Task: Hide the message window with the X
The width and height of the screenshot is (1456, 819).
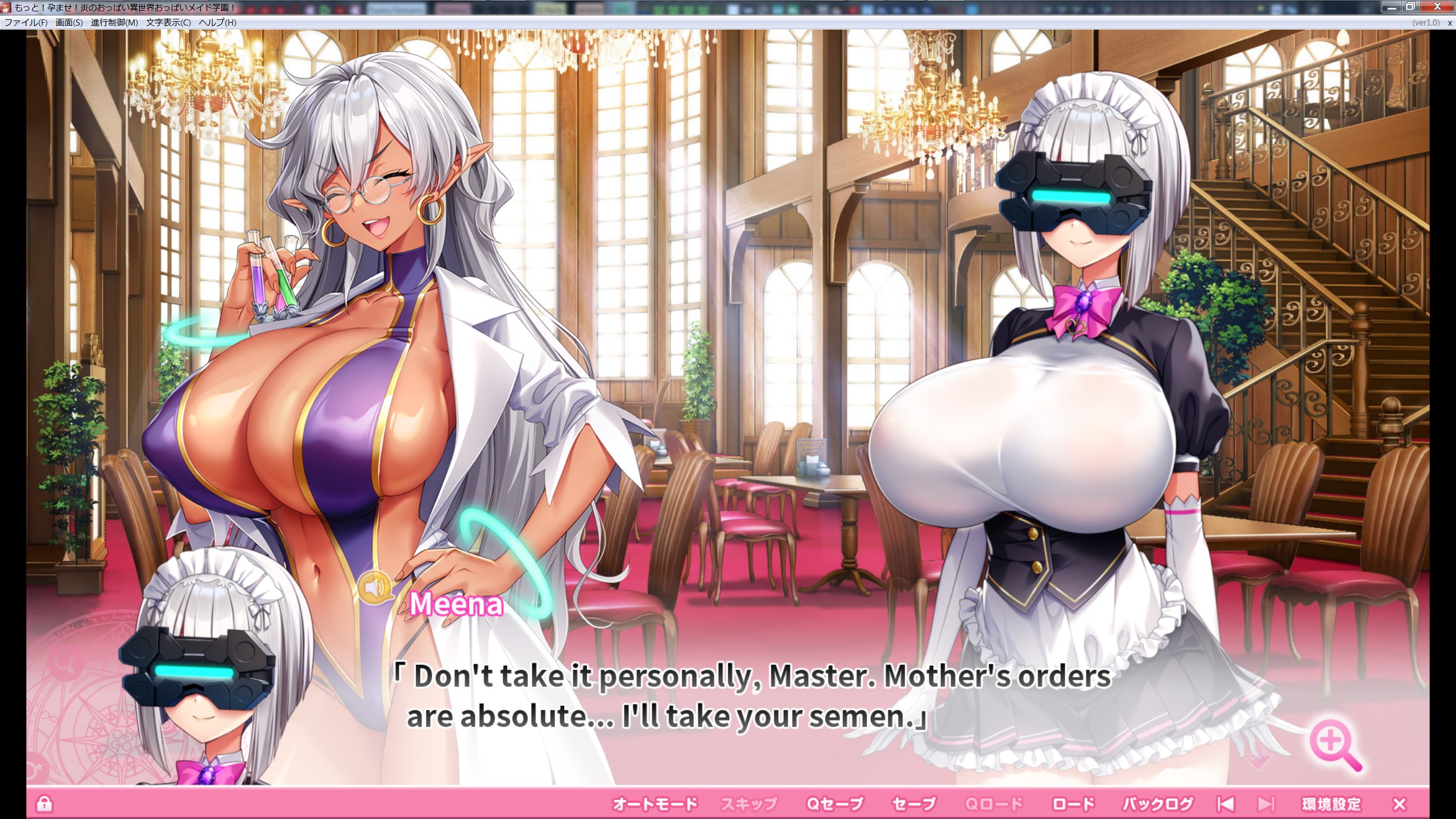Action: [x=1400, y=804]
